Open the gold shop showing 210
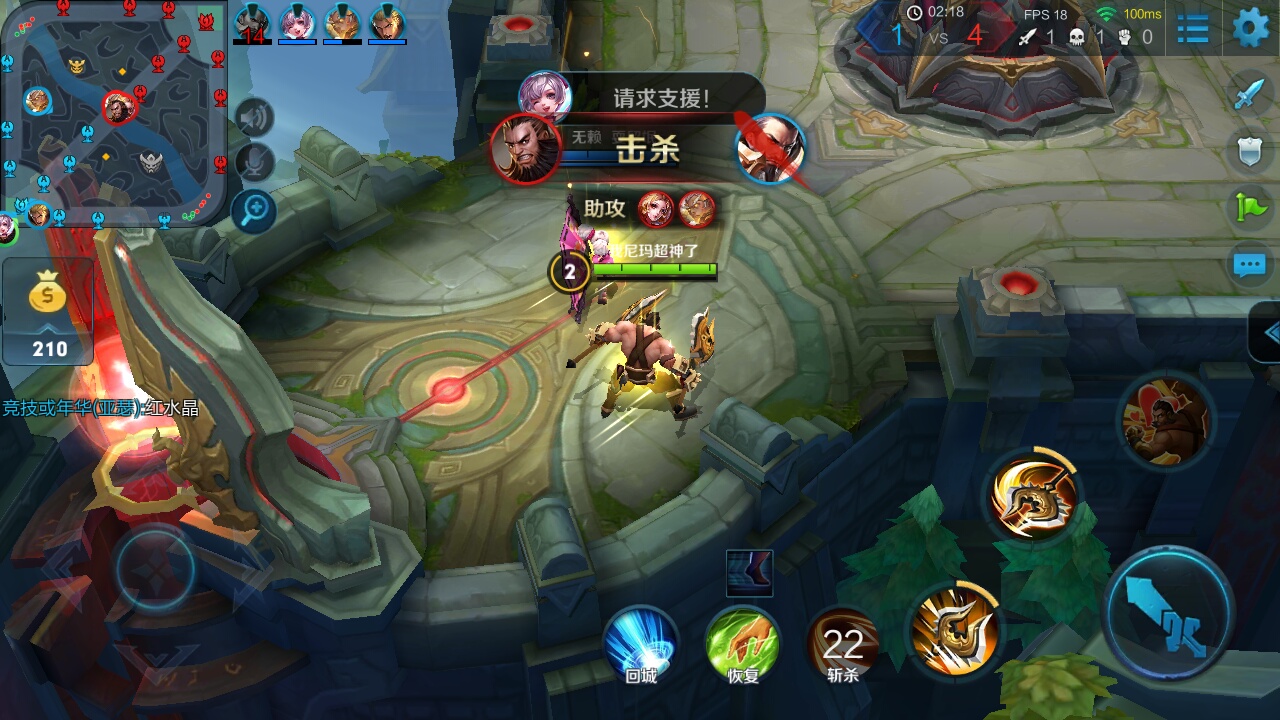The height and width of the screenshot is (720, 1280). coord(48,312)
